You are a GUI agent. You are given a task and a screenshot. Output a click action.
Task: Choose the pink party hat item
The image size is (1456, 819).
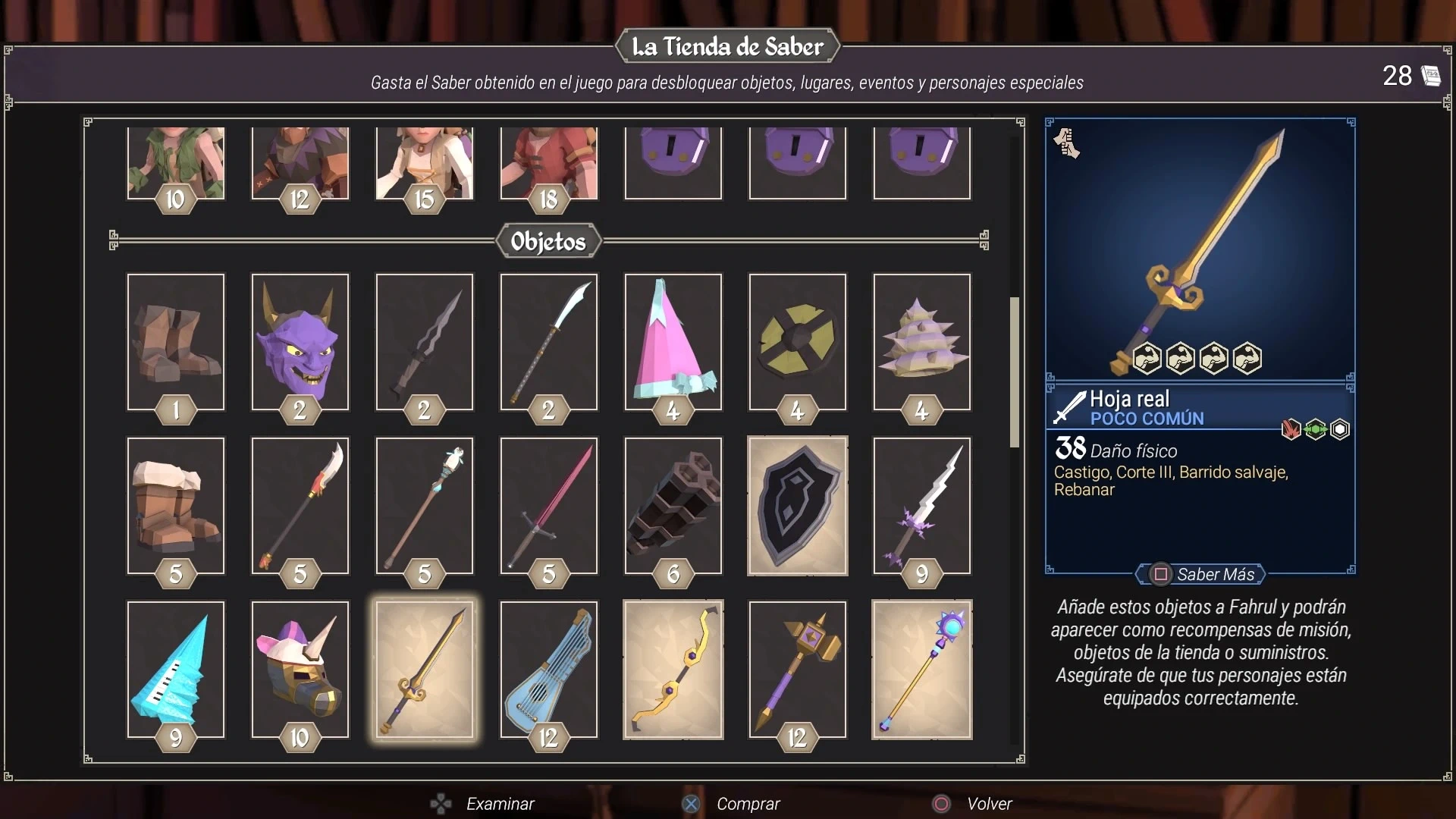673,341
